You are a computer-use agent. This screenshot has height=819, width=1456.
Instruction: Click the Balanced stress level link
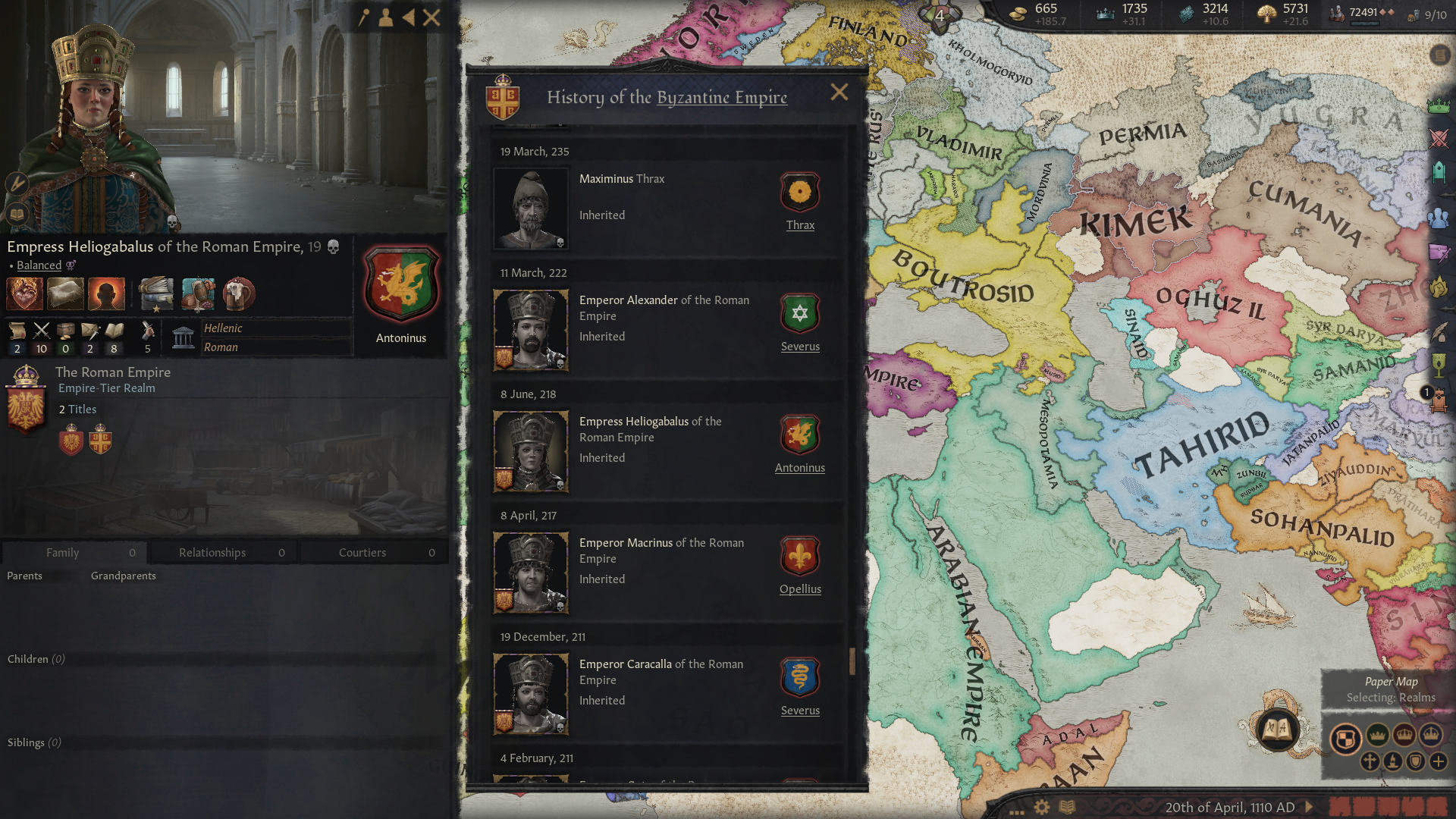click(39, 265)
